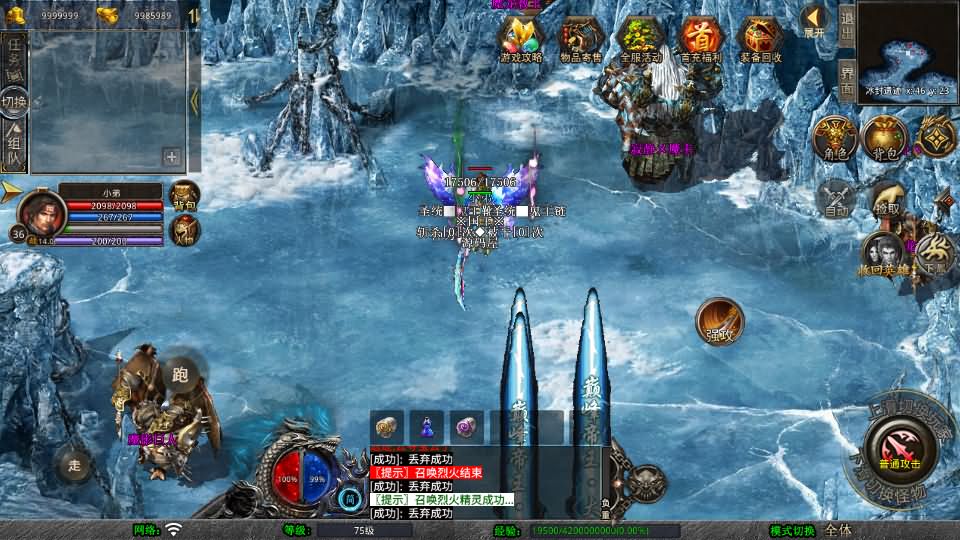Image resolution: width=960 pixels, height=540 pixels.
Task: Open the 界面 interface tab
Action: tap(846, 77)
